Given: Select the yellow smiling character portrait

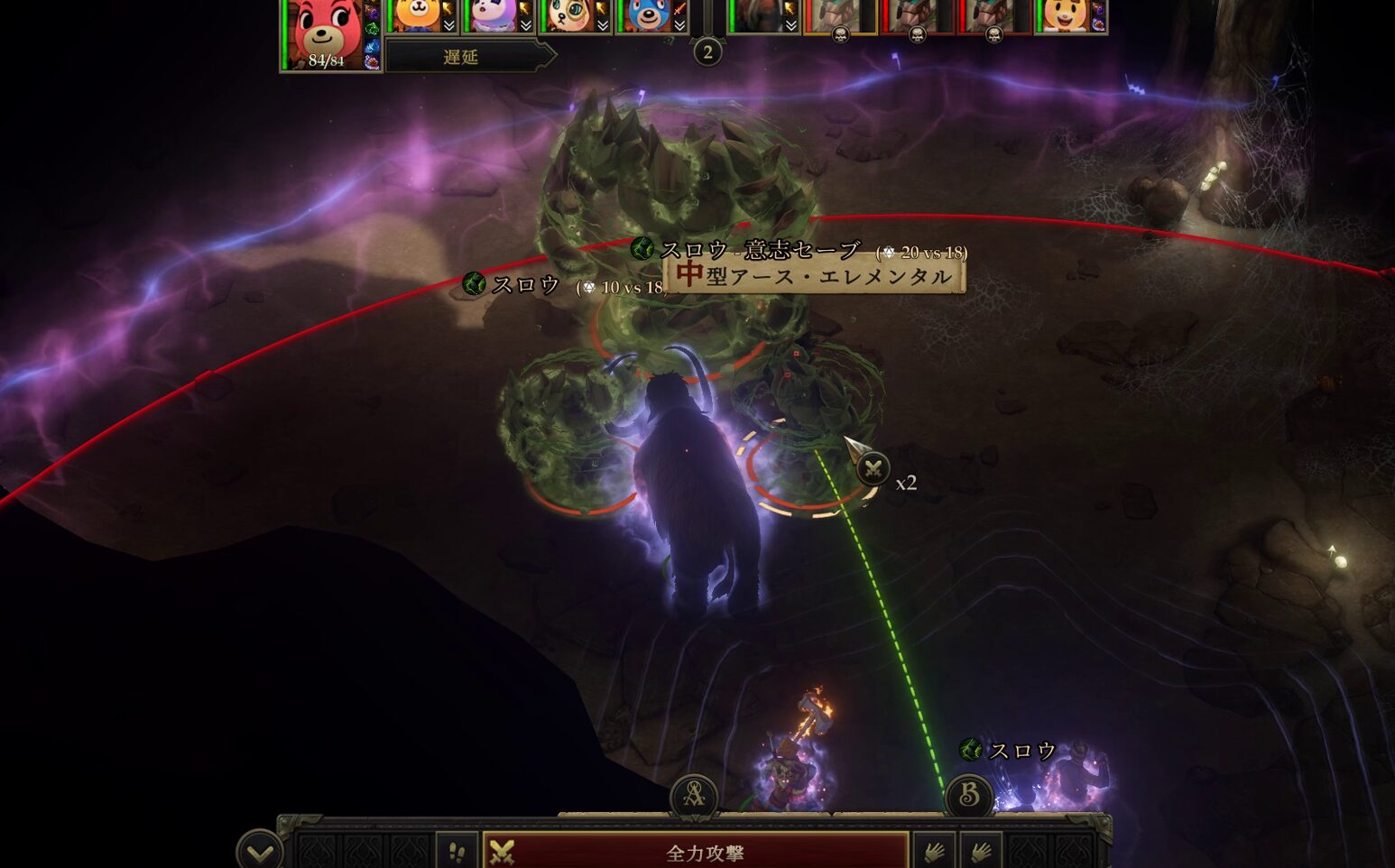Looking at the screenshot, I should (x=1067, y=15).
